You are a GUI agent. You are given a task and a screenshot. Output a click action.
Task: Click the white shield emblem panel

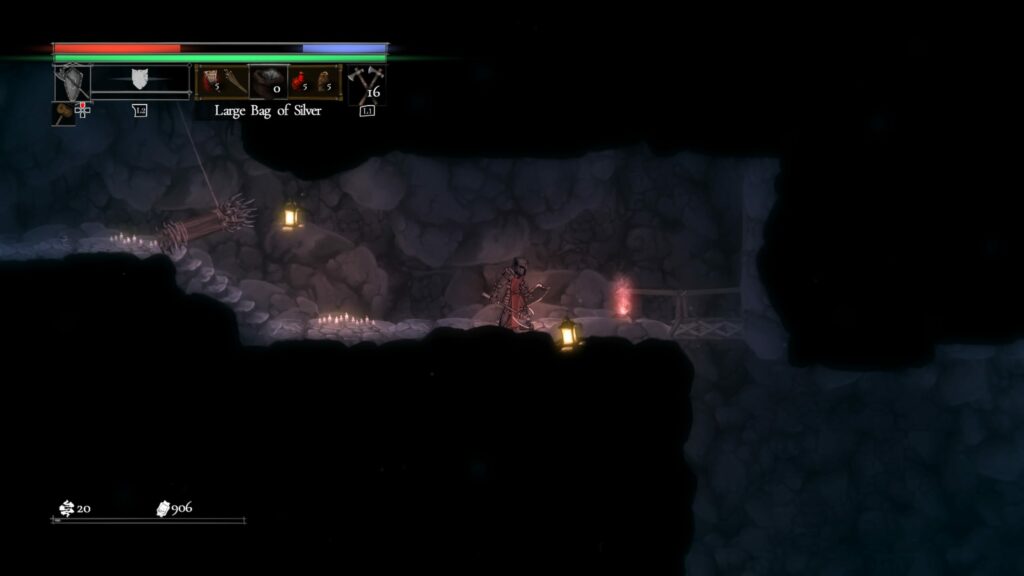(x=140, y=80)
